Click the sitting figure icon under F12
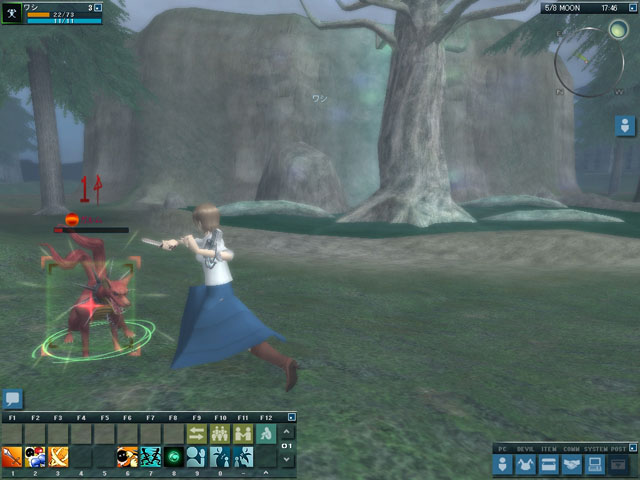The height and width of the screenshot is (480, 640). tap(265, 433)
